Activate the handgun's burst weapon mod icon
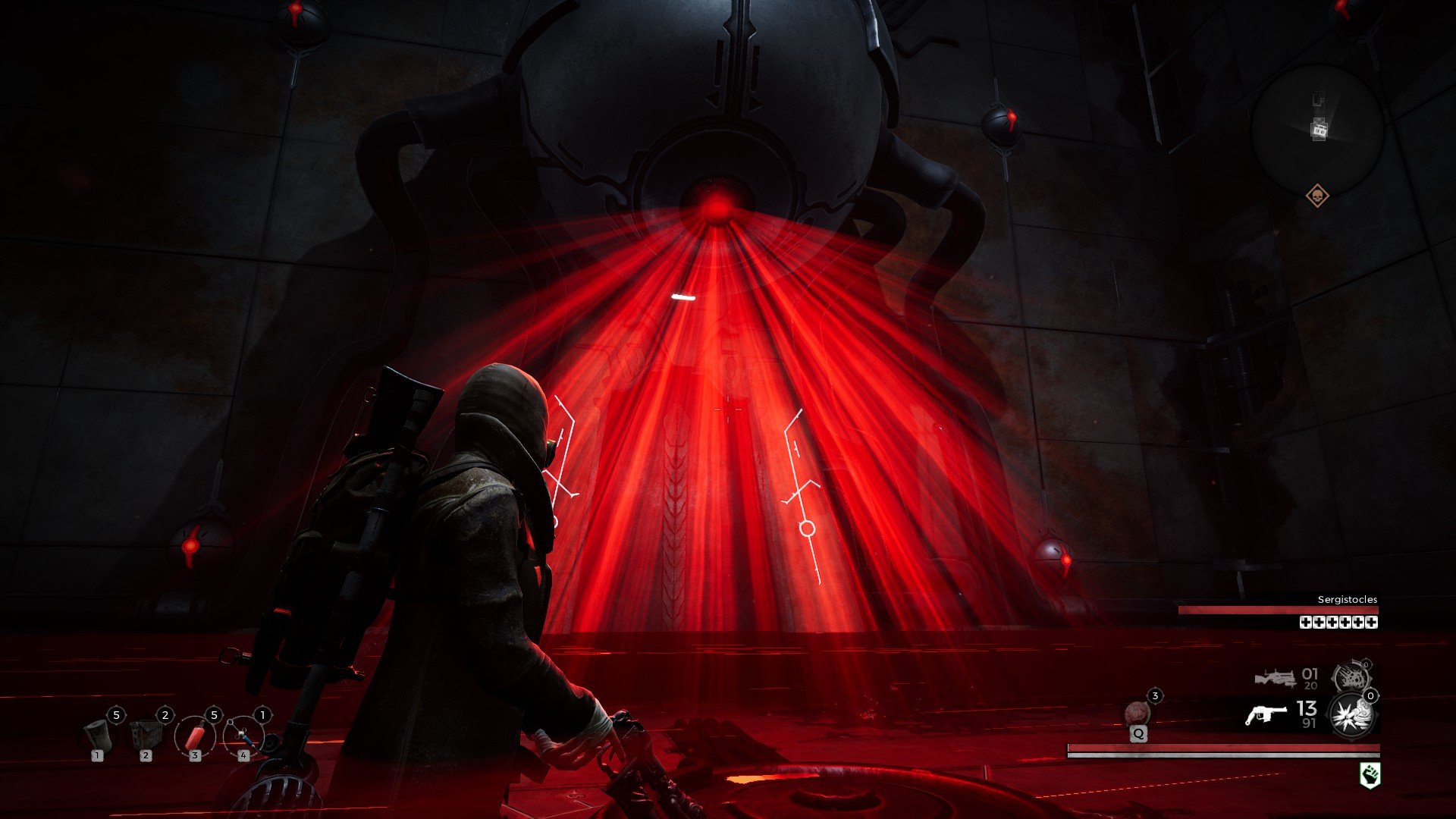This screenshot has height=819, width=1456. coord(1353,715)
